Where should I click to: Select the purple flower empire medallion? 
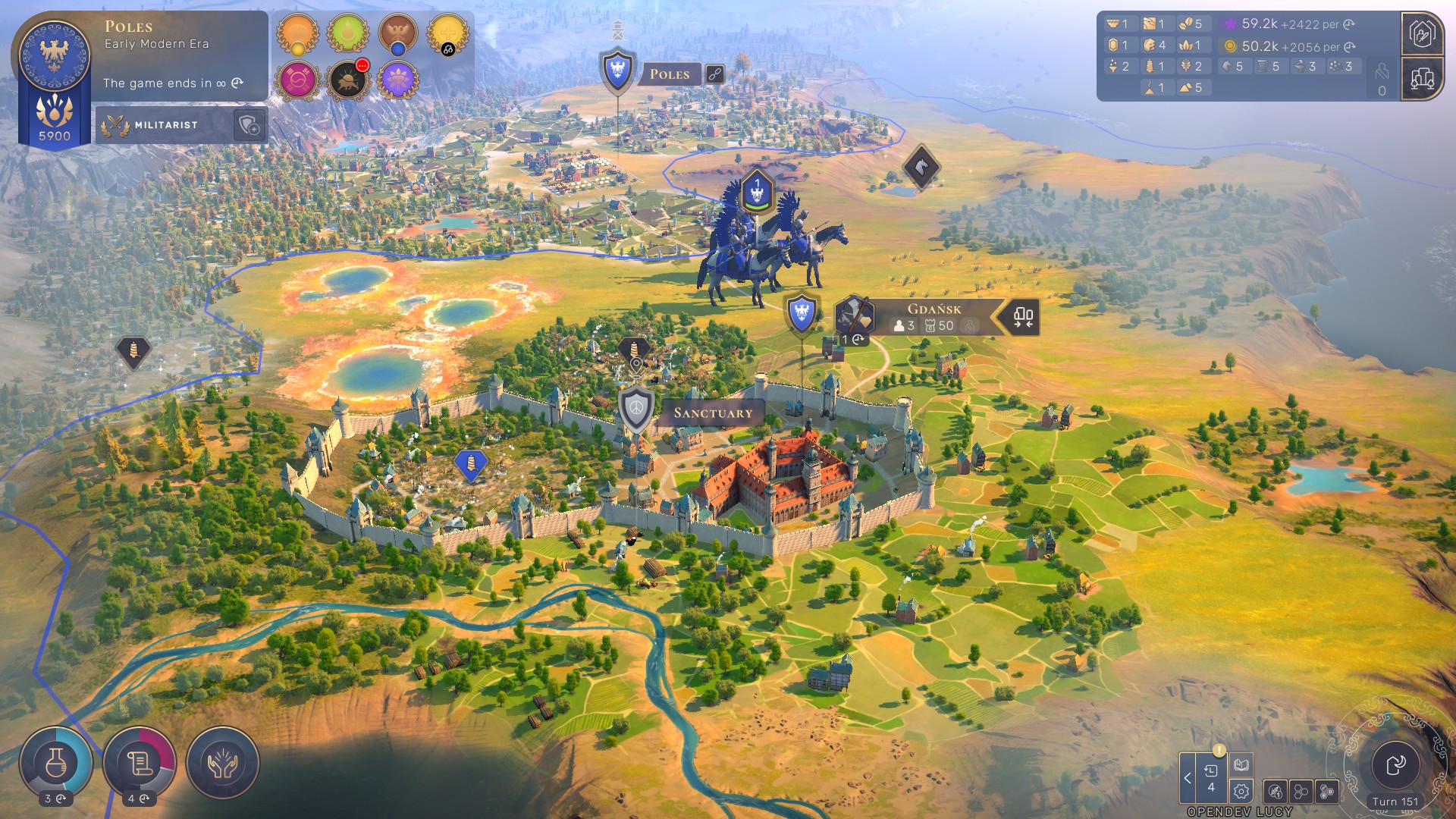point(398,80)
